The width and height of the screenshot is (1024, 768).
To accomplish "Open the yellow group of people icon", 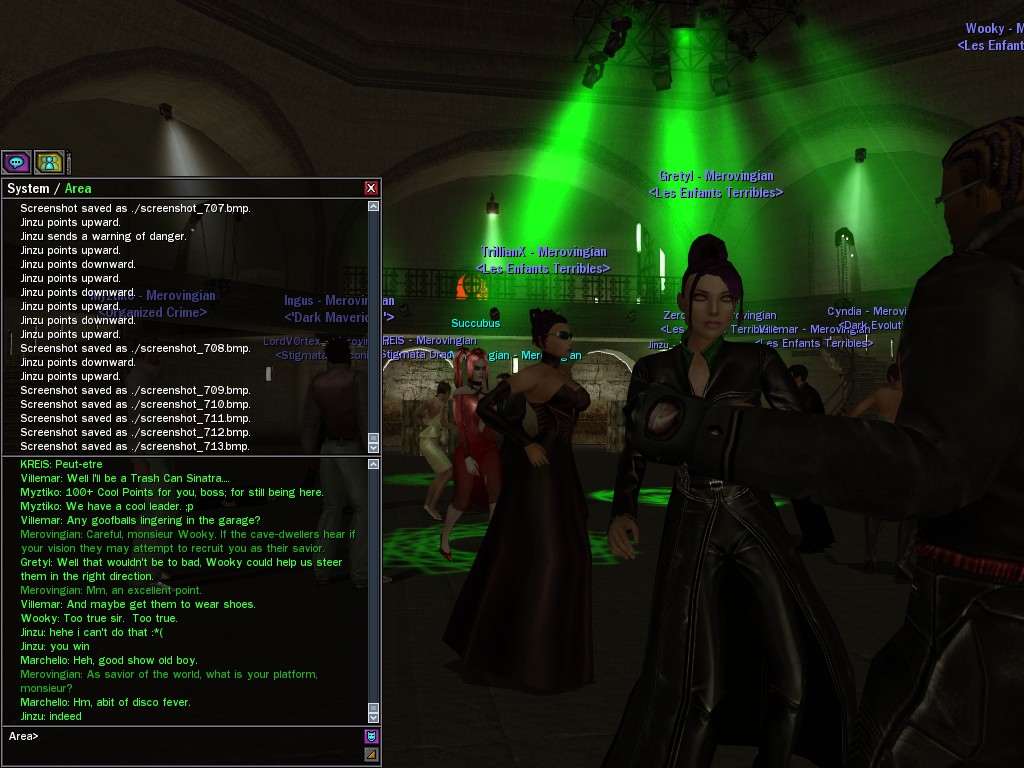I will pyautogui.click(x=49, y=162).
